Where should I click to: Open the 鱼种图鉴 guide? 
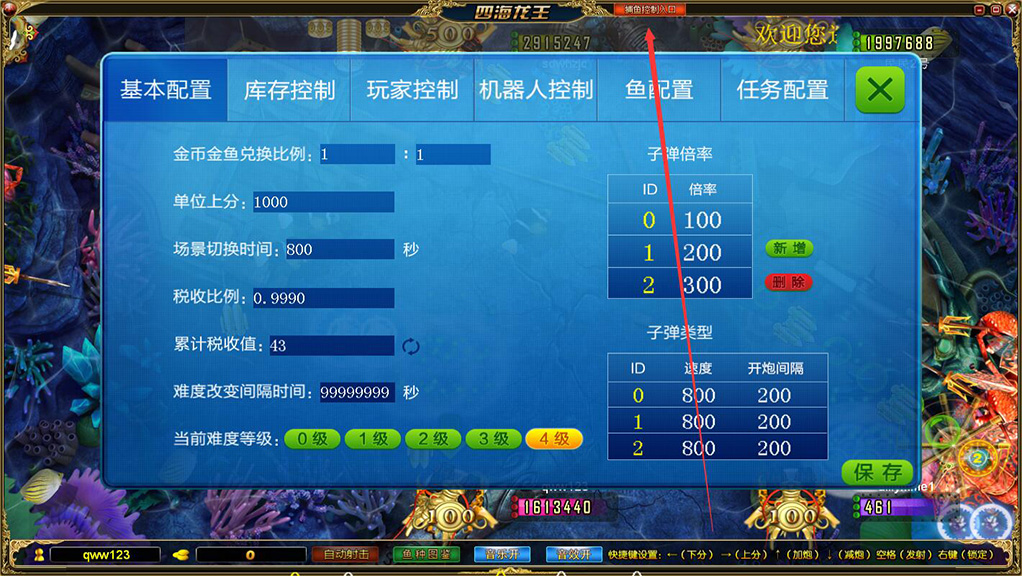coord(425,554)
